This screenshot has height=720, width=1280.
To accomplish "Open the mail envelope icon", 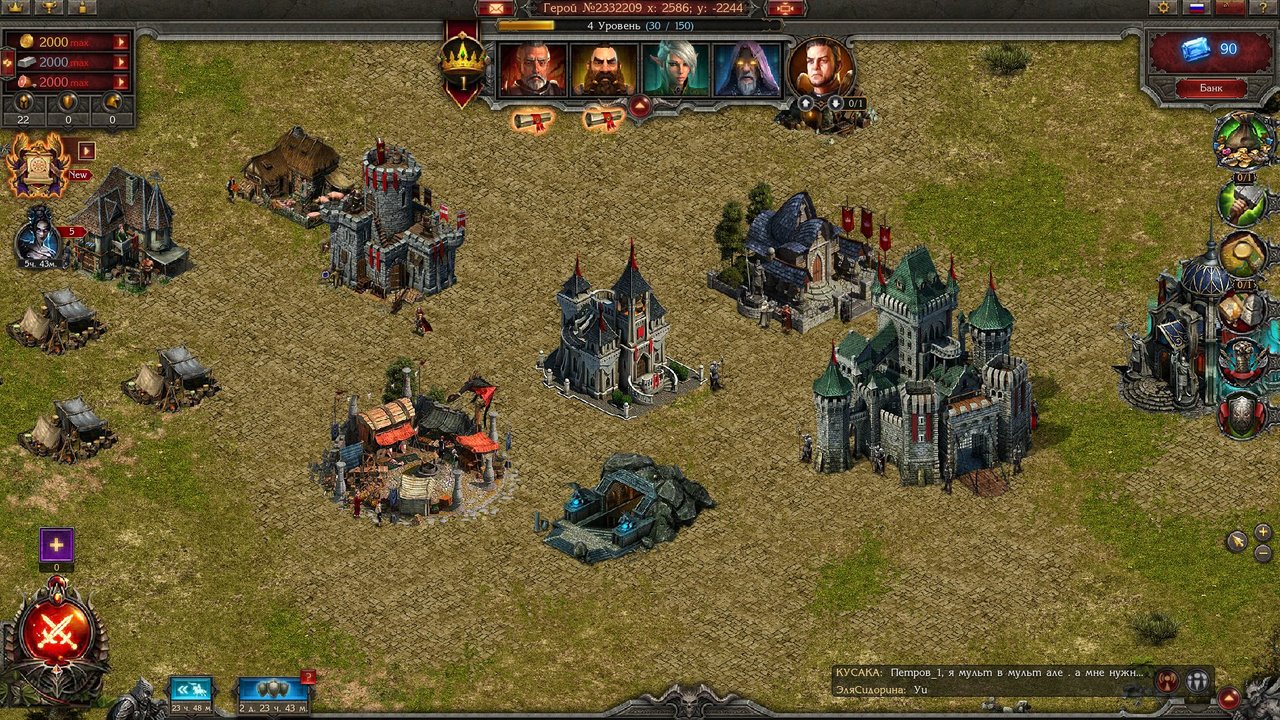I will [494, 8].
